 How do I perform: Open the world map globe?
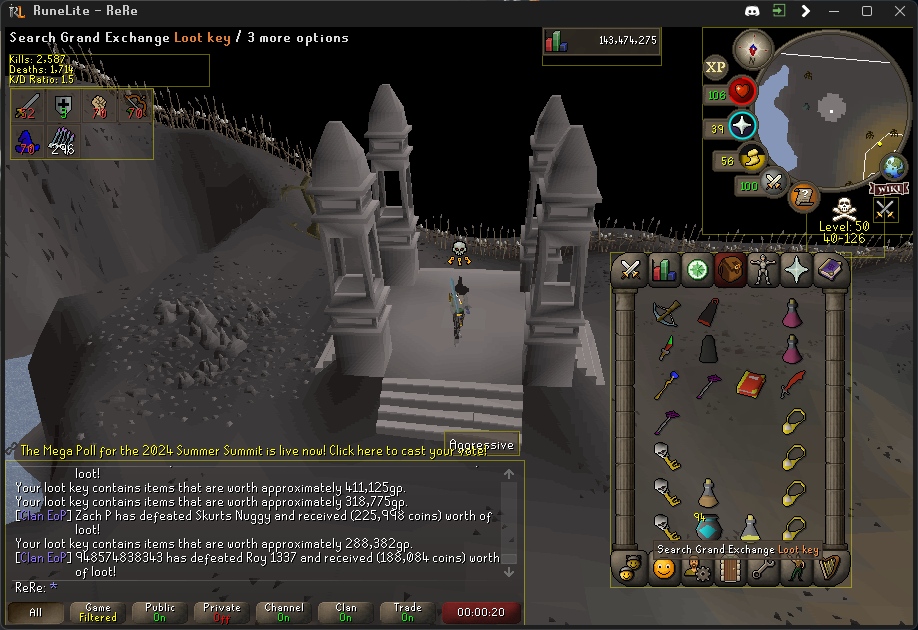tap(893, 167)
